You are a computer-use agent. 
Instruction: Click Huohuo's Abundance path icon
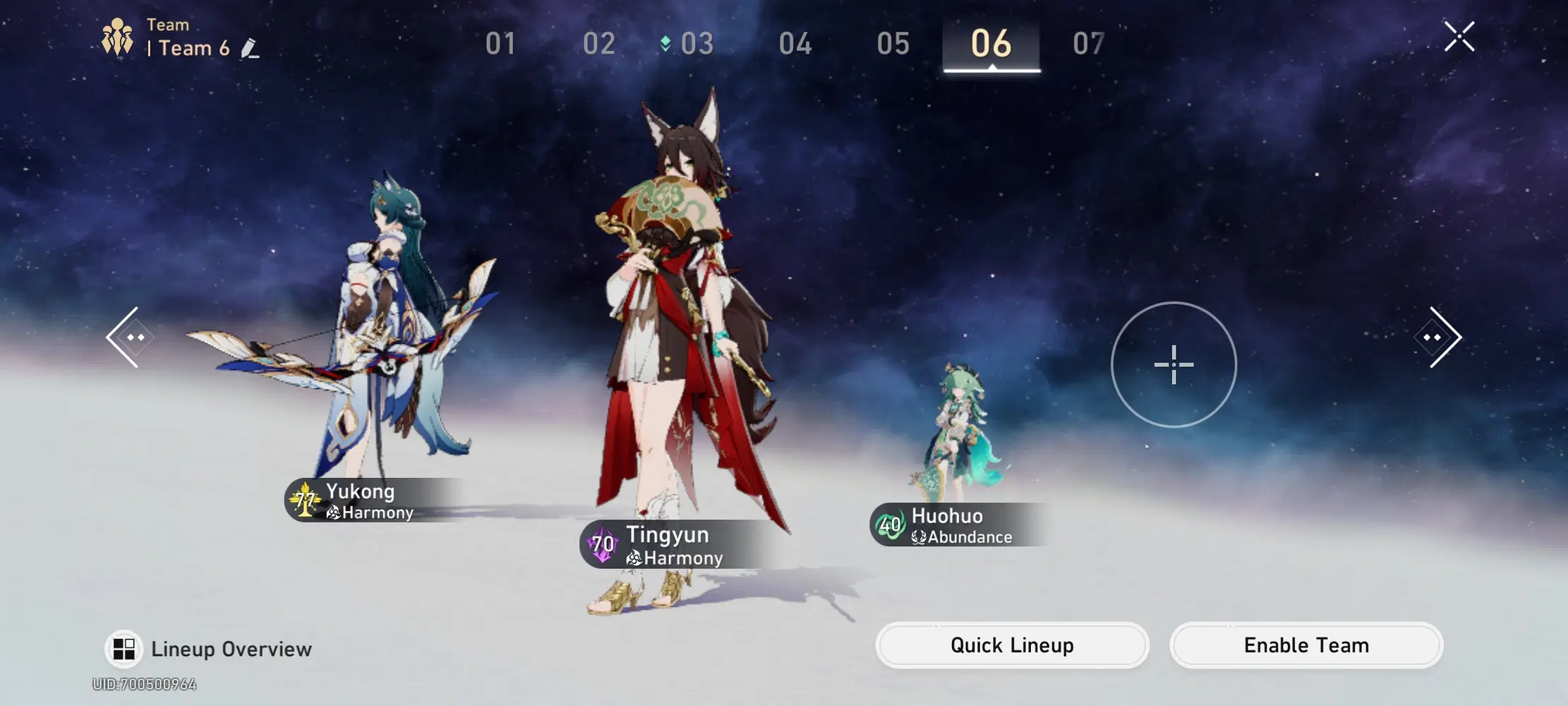click(917, 537)
